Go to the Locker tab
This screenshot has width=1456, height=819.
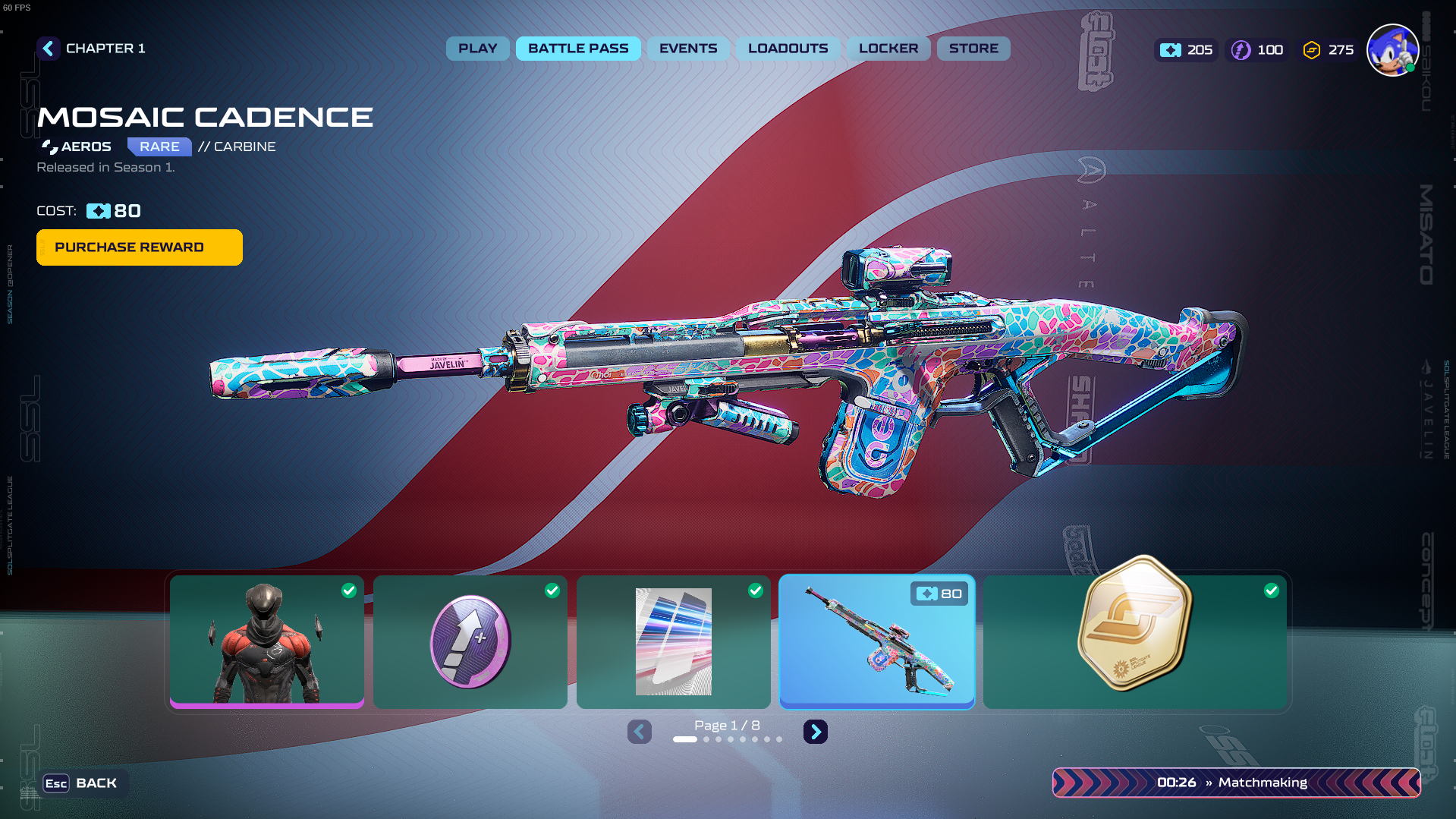pos(888,49)
